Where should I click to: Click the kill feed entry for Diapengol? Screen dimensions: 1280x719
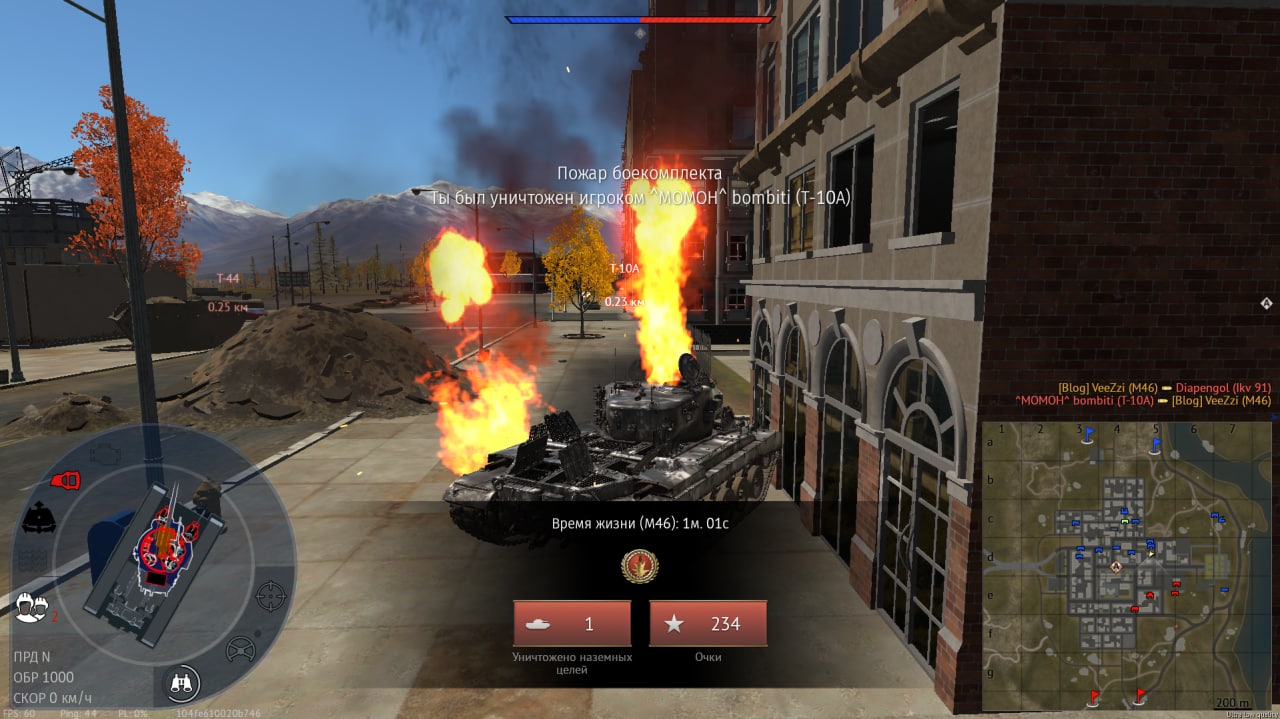point(1164,387)
